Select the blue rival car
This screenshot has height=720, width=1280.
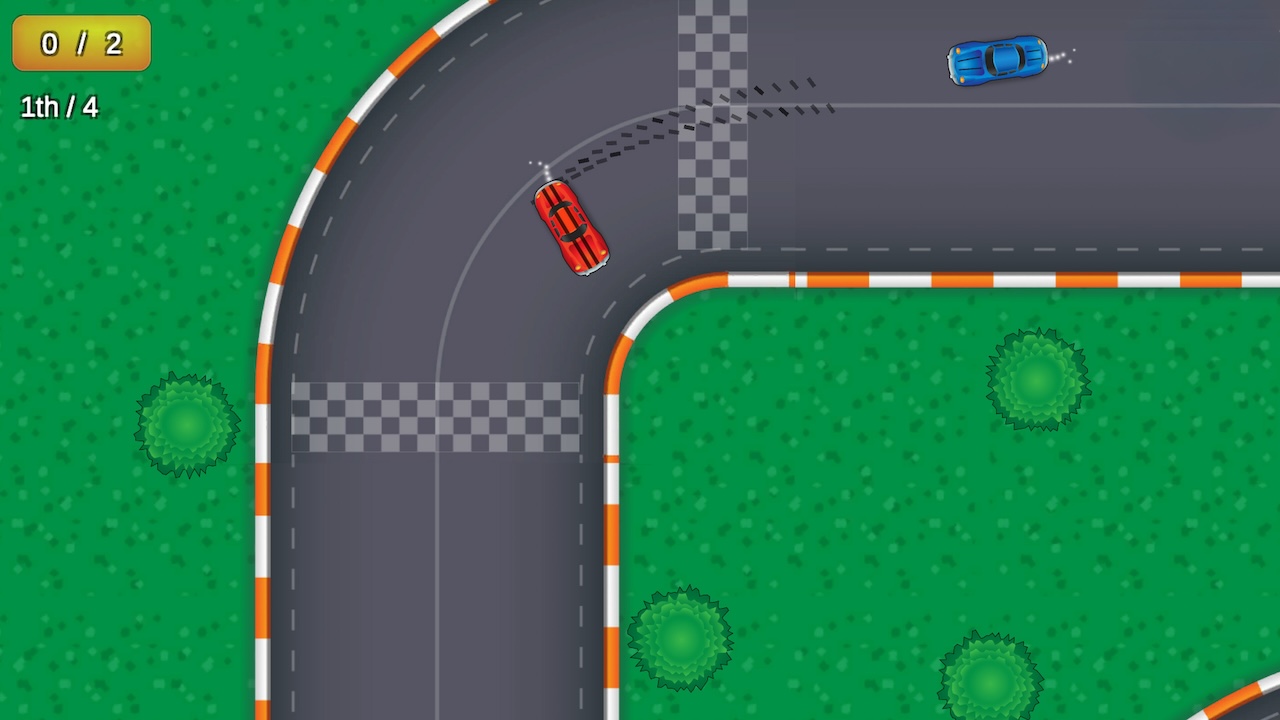[x=996, y=60]
